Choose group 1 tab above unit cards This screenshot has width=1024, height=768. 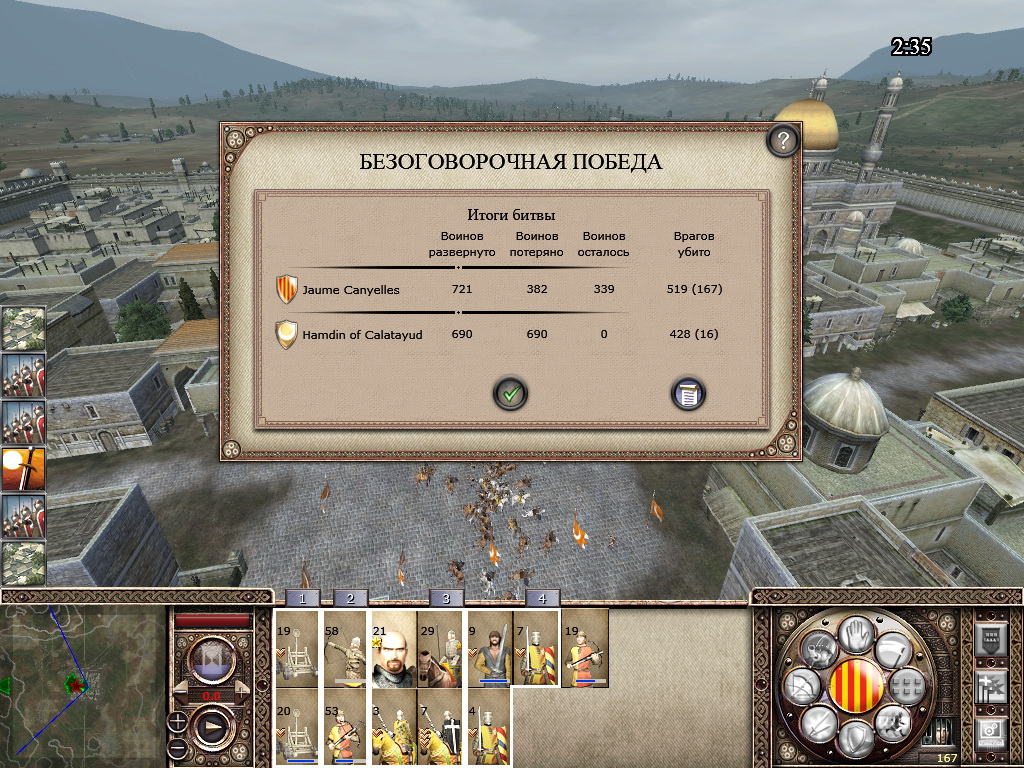(x=303, y=598)
